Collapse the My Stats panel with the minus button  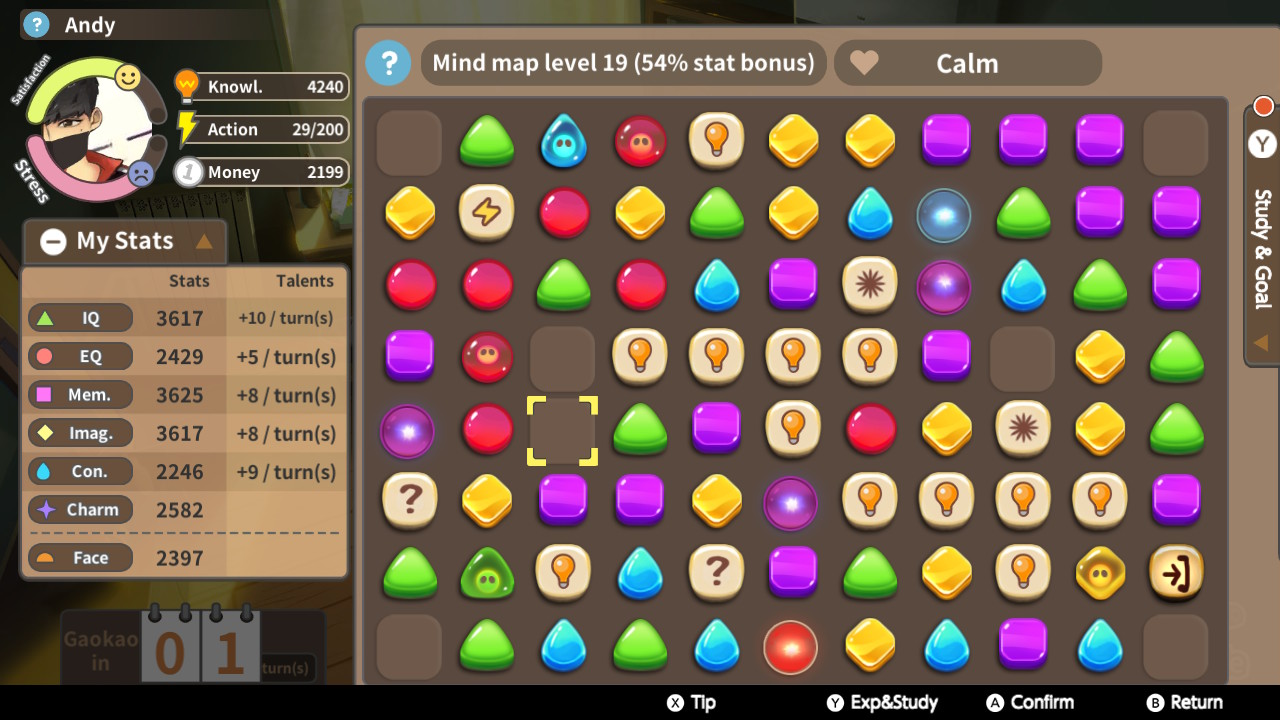53,241
